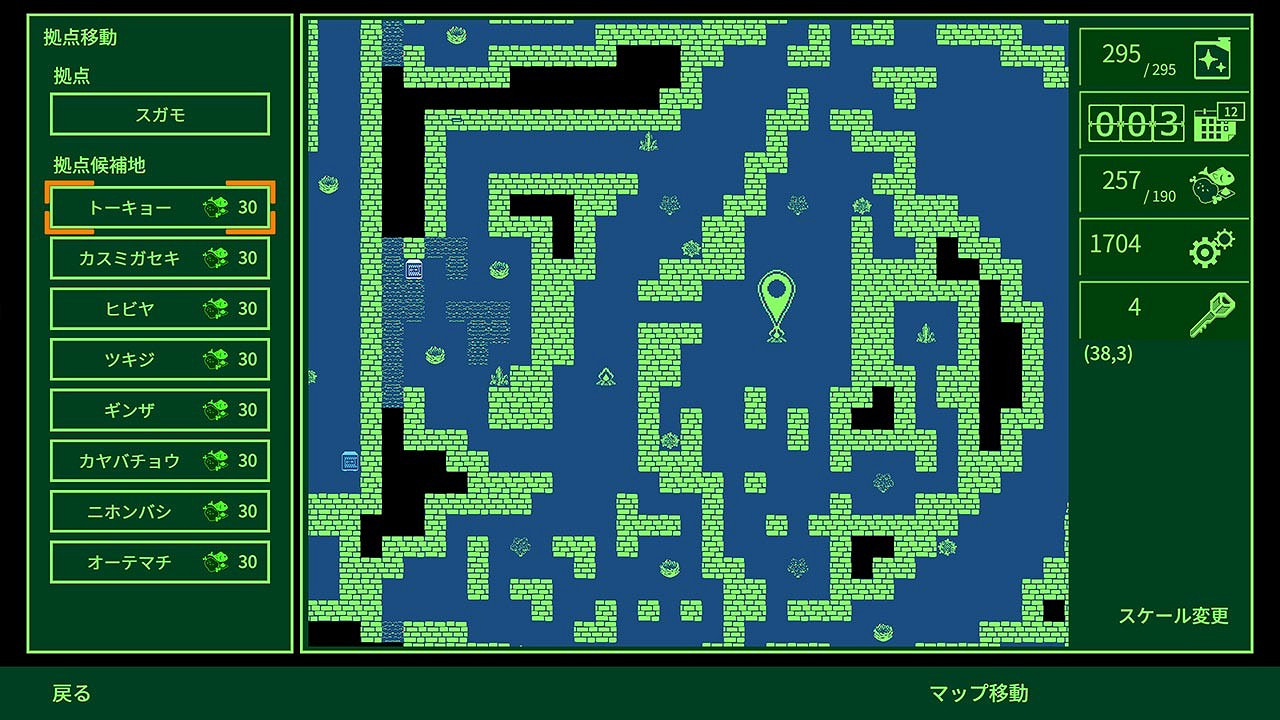Choose オーテマチ as new base
This screenshot has height=720, width=1280.
coord(158,562)
